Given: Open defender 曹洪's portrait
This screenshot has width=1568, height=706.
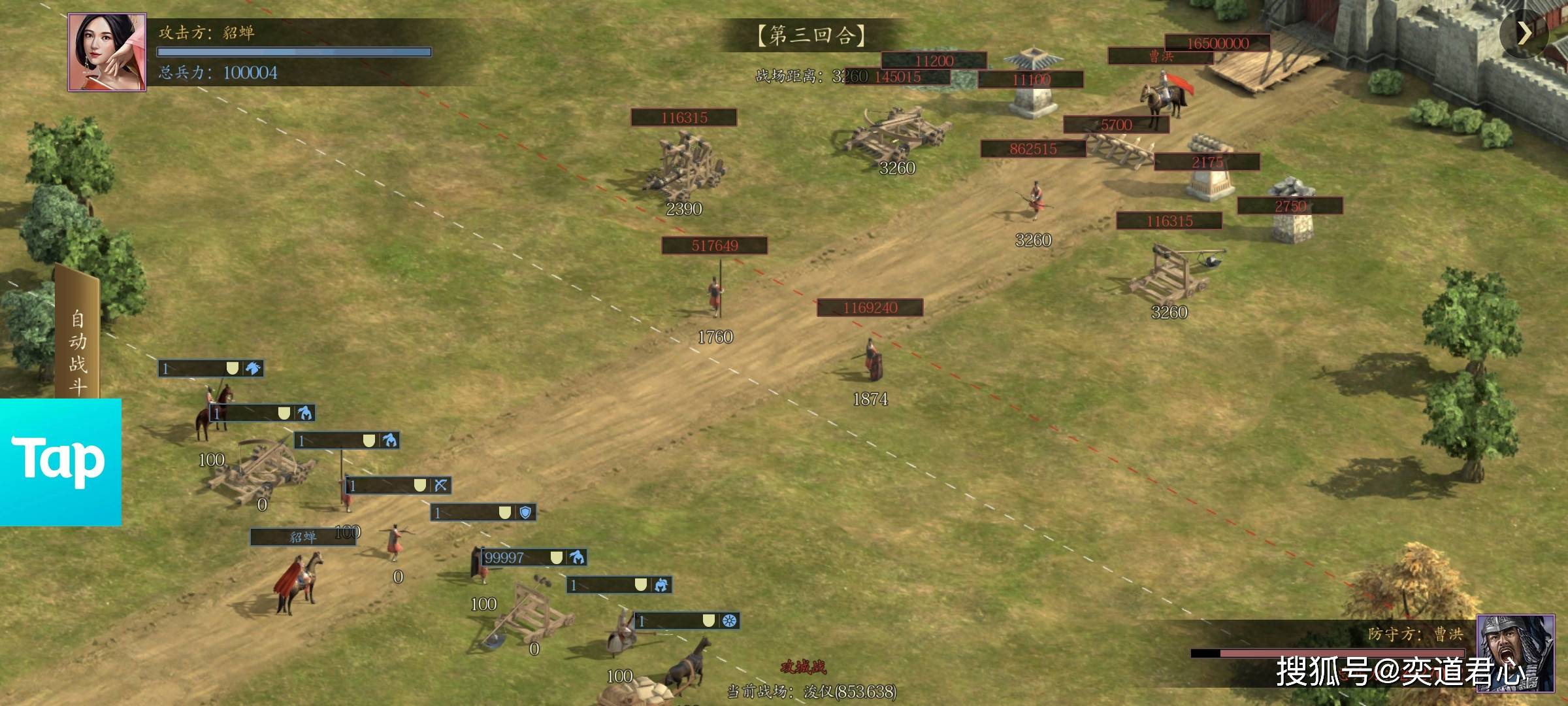Looking at the screenshot, I should [1515, 652].
